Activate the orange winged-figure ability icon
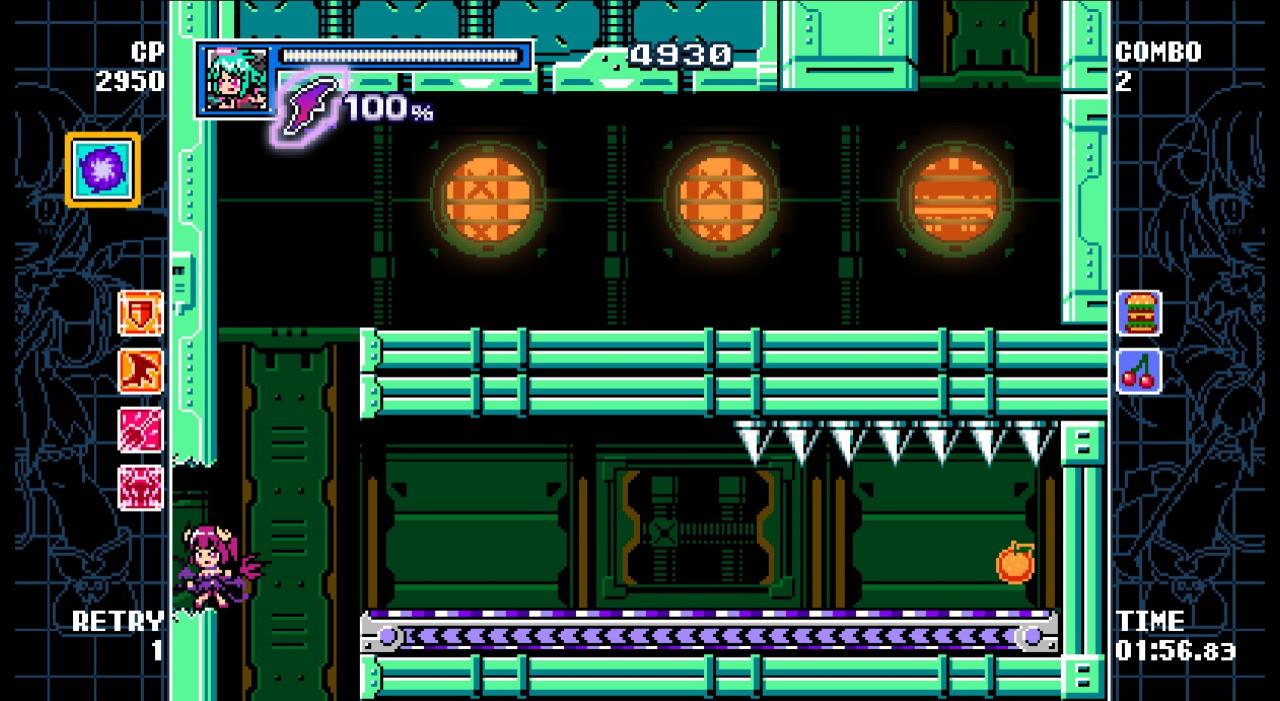 [x=140, y=371]
